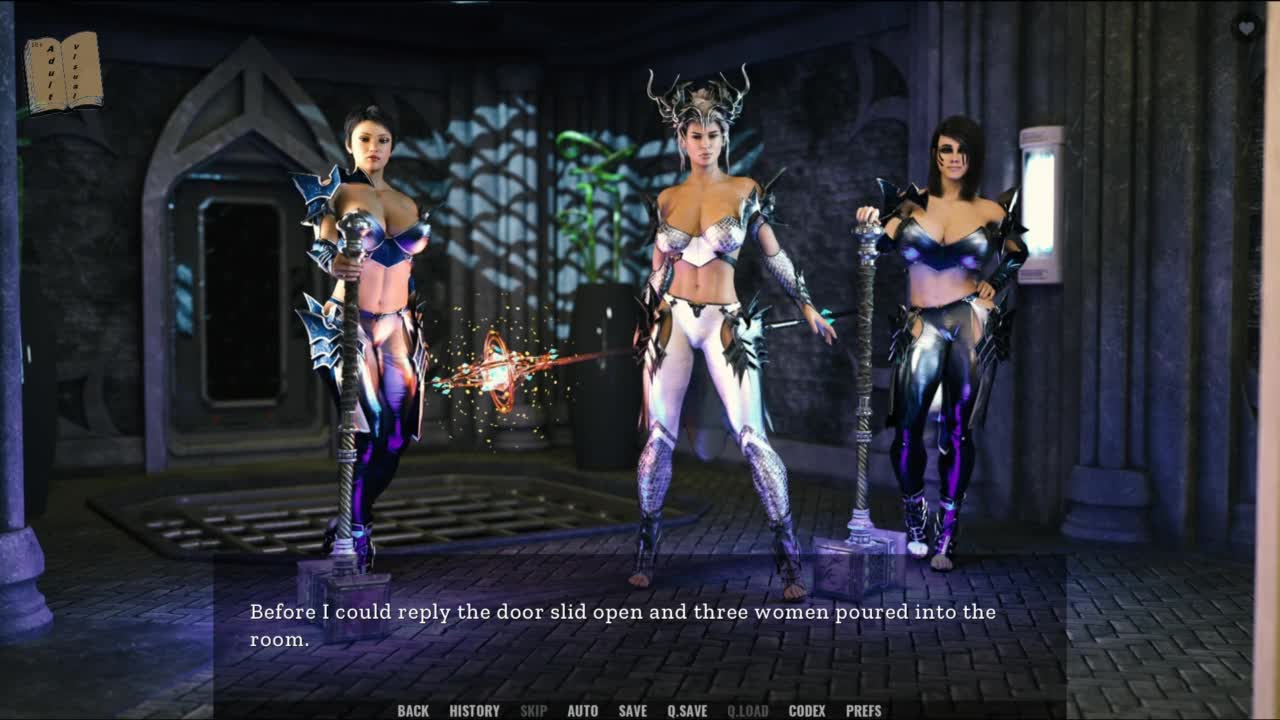1280x720 pixels.
Task: Click the open book icon
Action: pyautogui.click(x=63, y=72)
